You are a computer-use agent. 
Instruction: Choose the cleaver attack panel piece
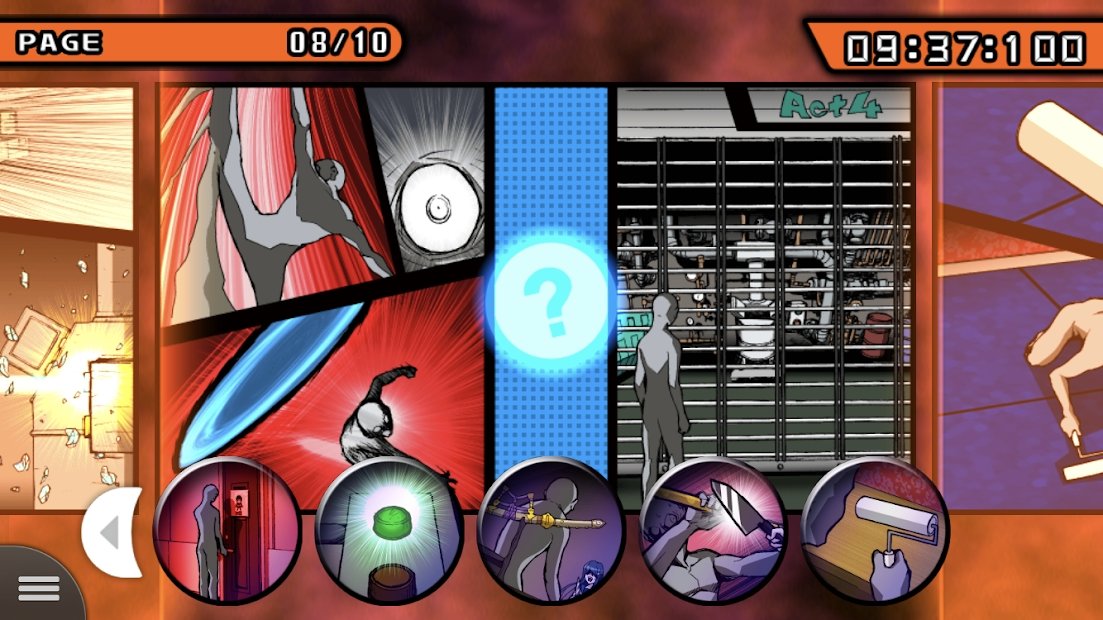click(713, 529)
